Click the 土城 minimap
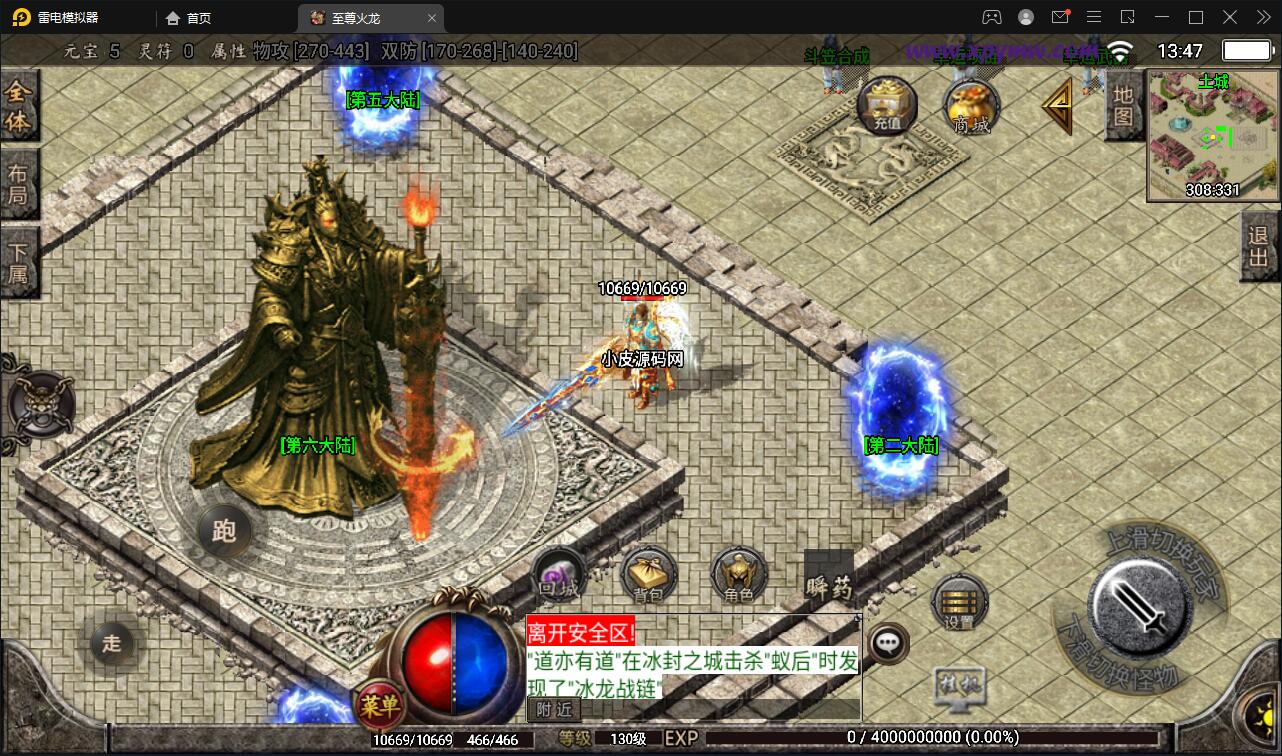Viewport: 1282px width, 756px height. coord(1212,135)
